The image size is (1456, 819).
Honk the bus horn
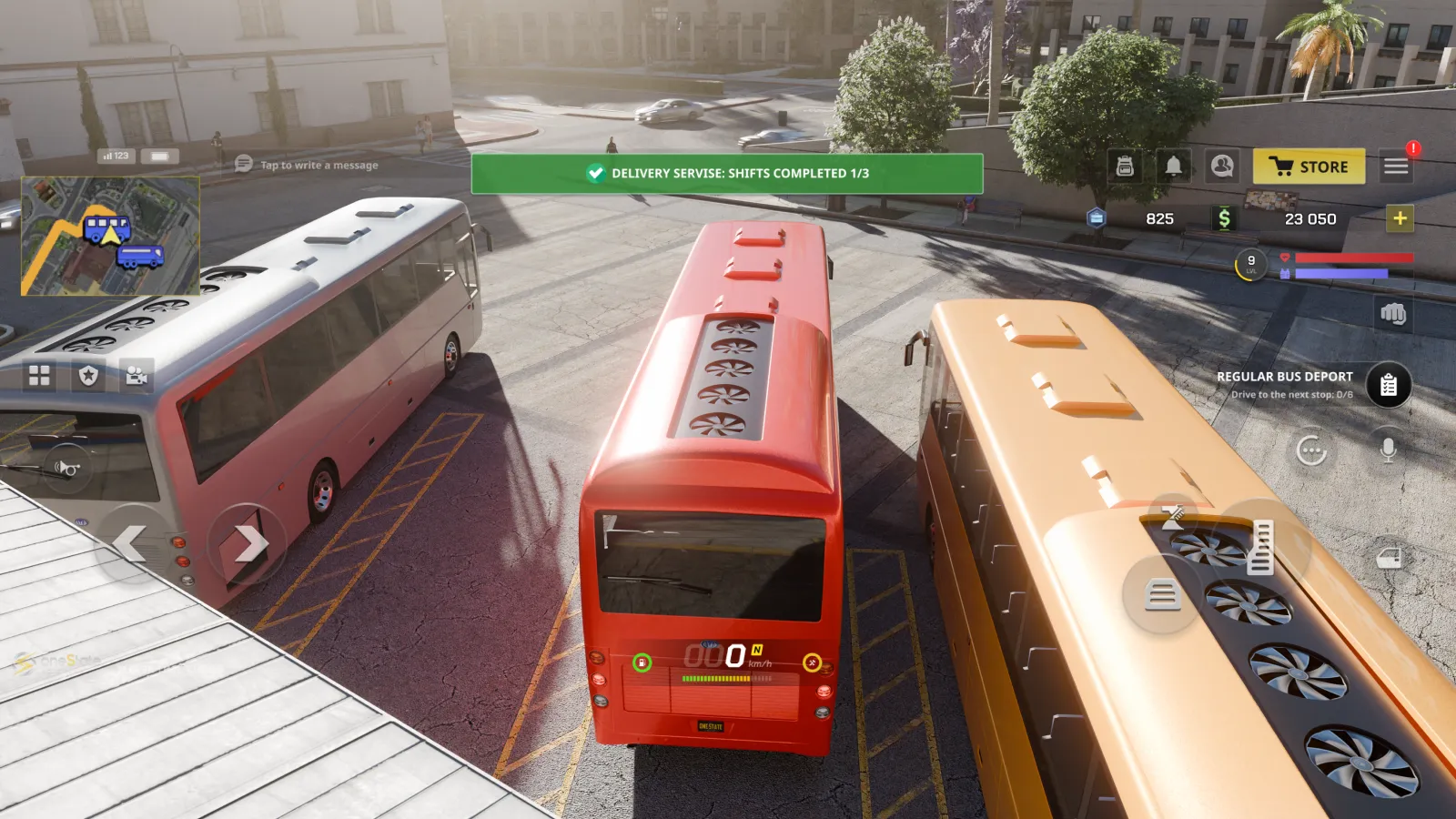pyautogui.click(x=66, y=468)
